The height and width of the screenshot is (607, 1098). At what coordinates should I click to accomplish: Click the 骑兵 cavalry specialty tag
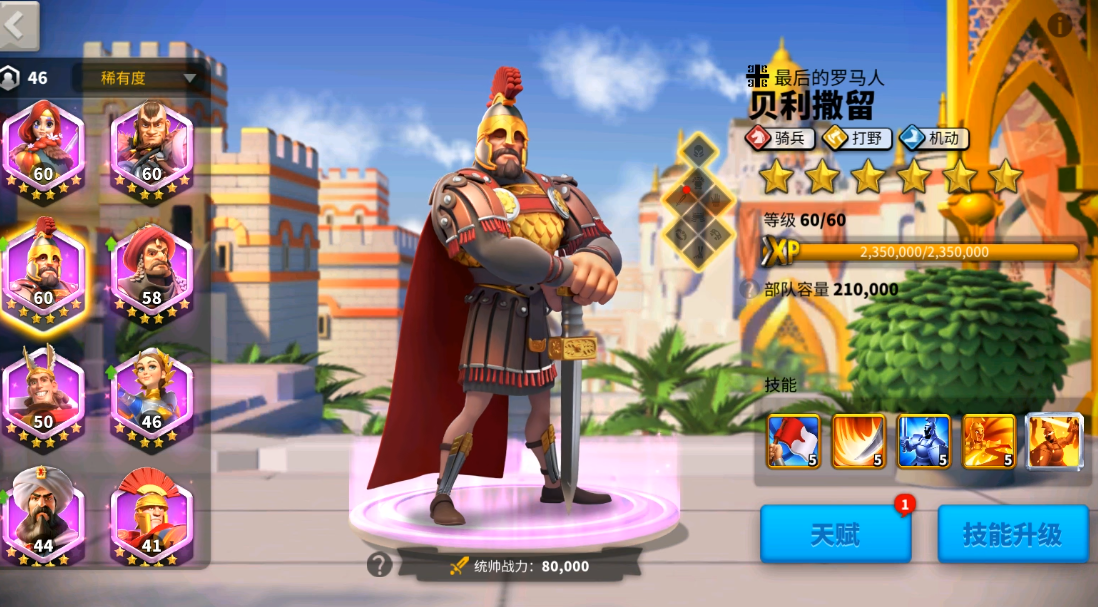780,138
